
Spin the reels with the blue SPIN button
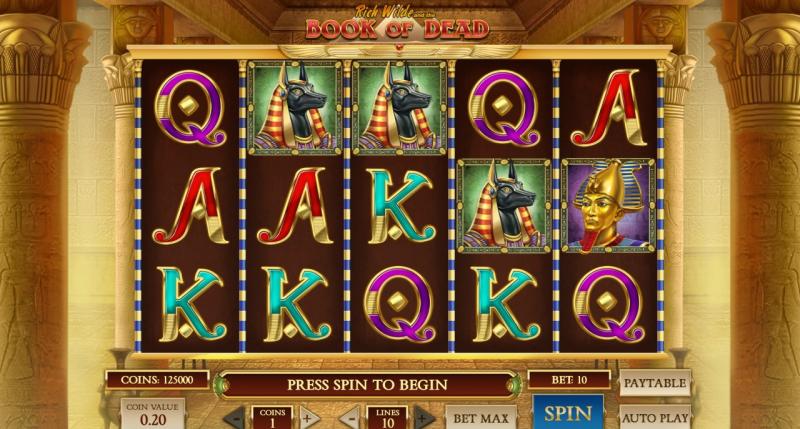click(568, 414)
